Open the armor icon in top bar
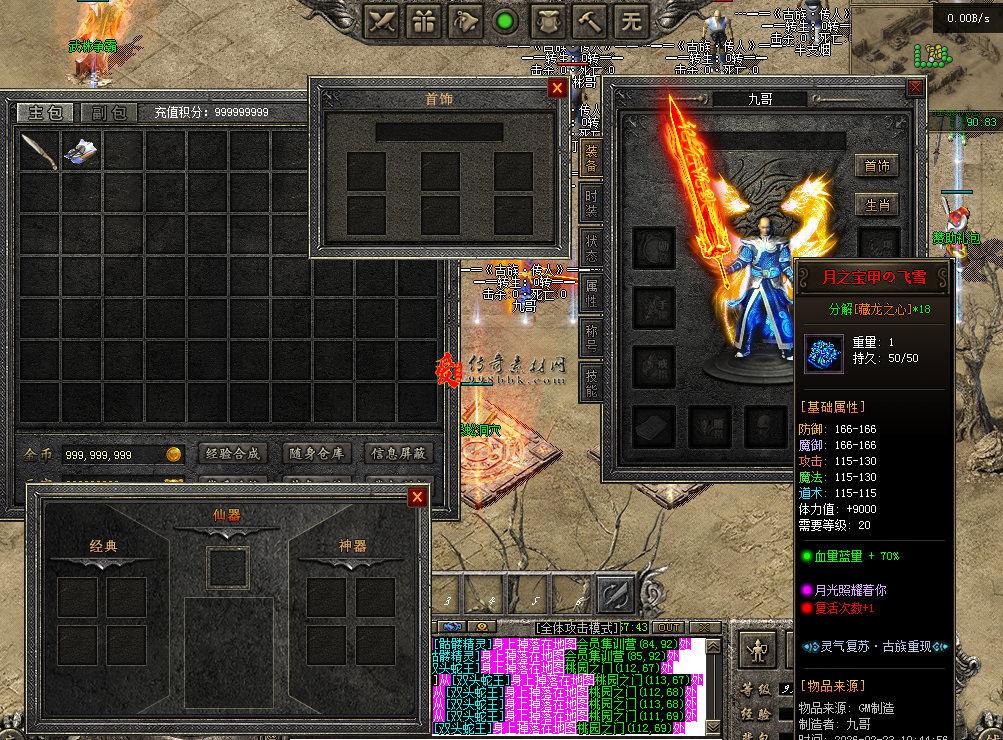The height and width of the screenshot is (740, 1003). [547, 21]
